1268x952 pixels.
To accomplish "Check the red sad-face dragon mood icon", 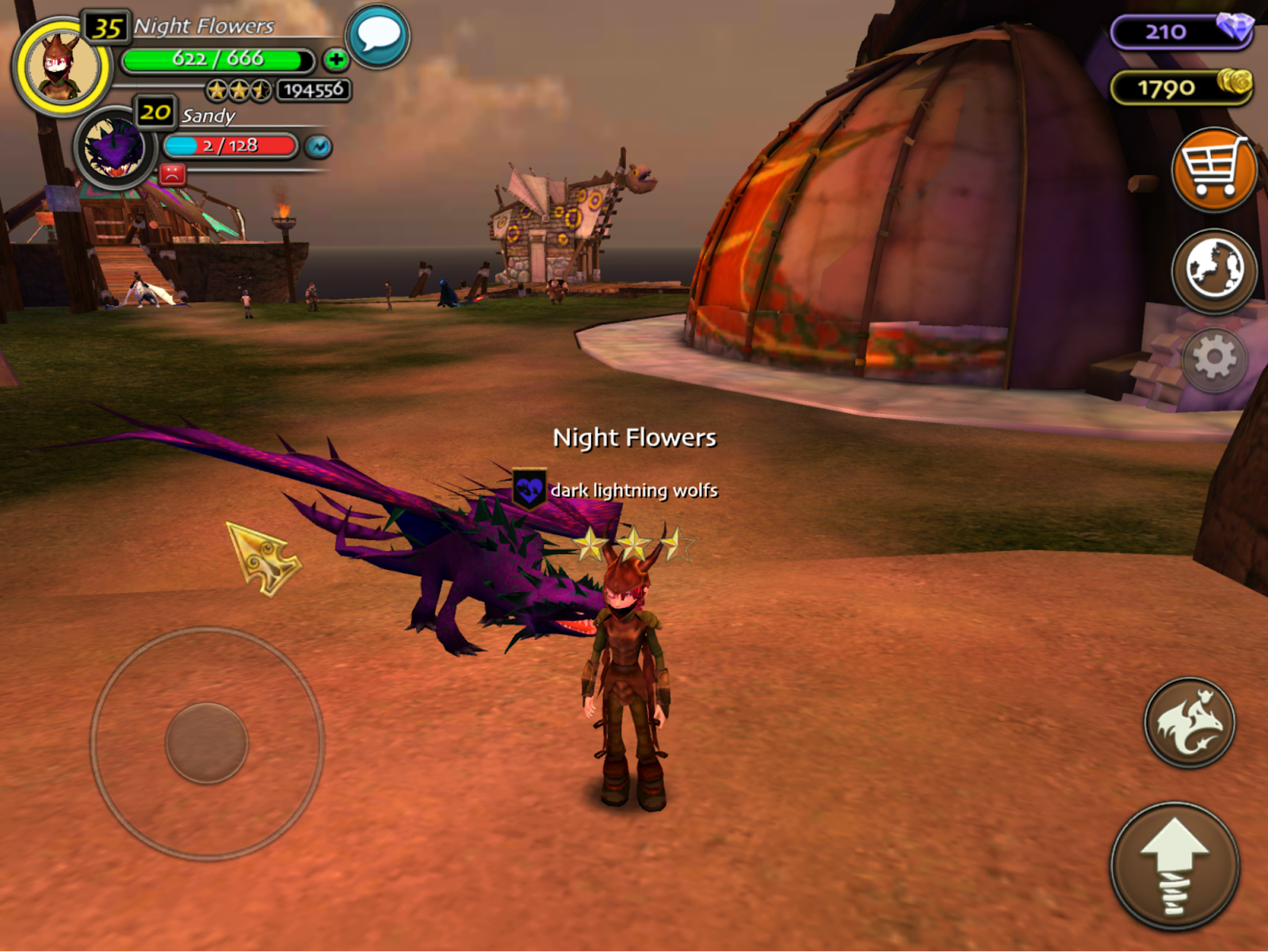I will 172,174.
